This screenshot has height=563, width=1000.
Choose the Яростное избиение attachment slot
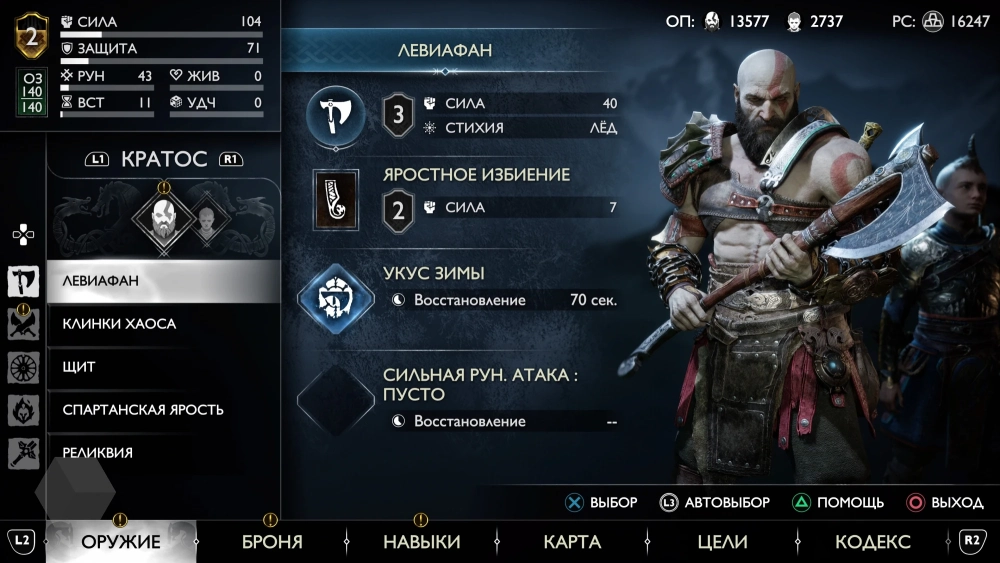[x=336, y=200]
